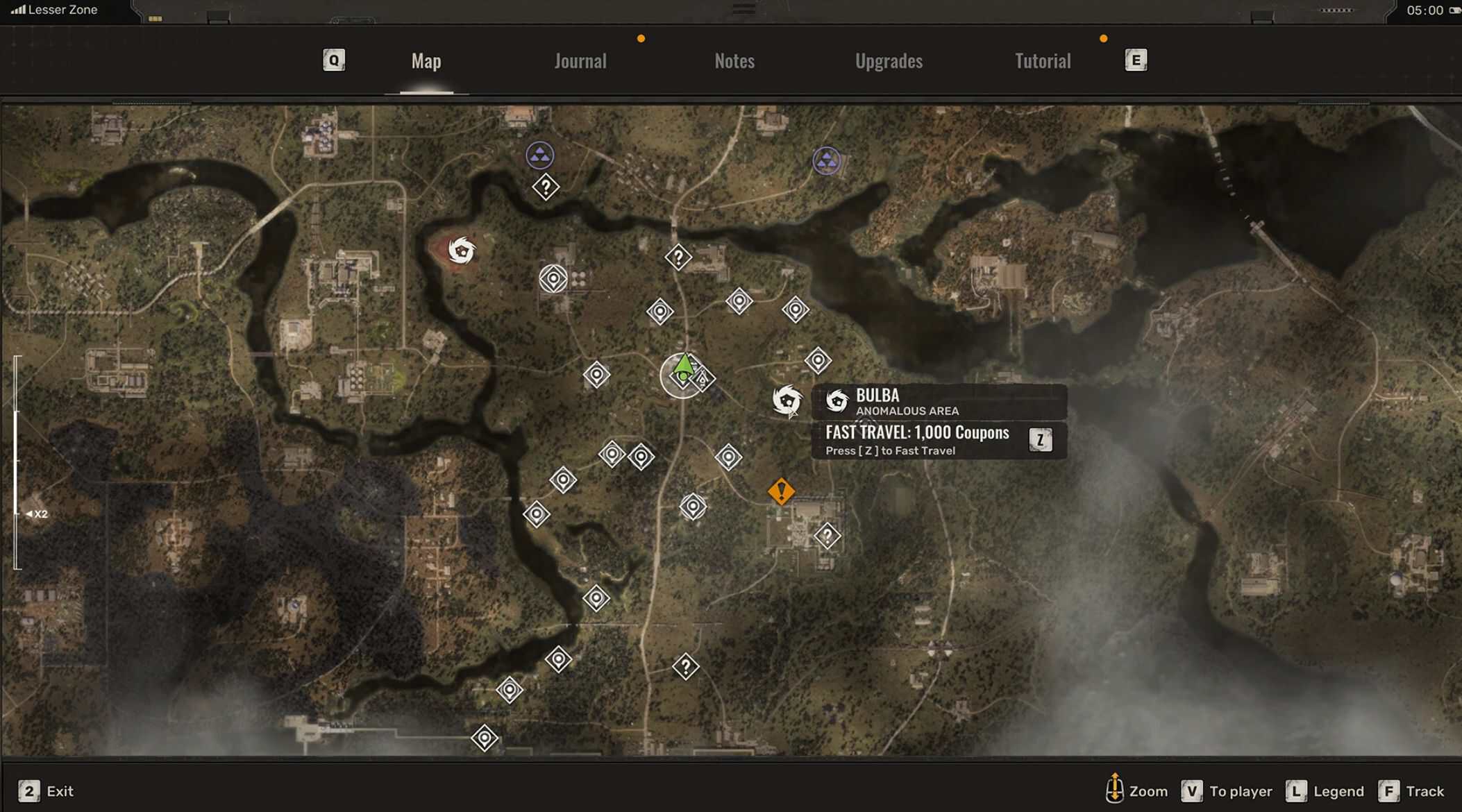Select the Map tab
This screenshot has height=812, width=1462.
426,61
